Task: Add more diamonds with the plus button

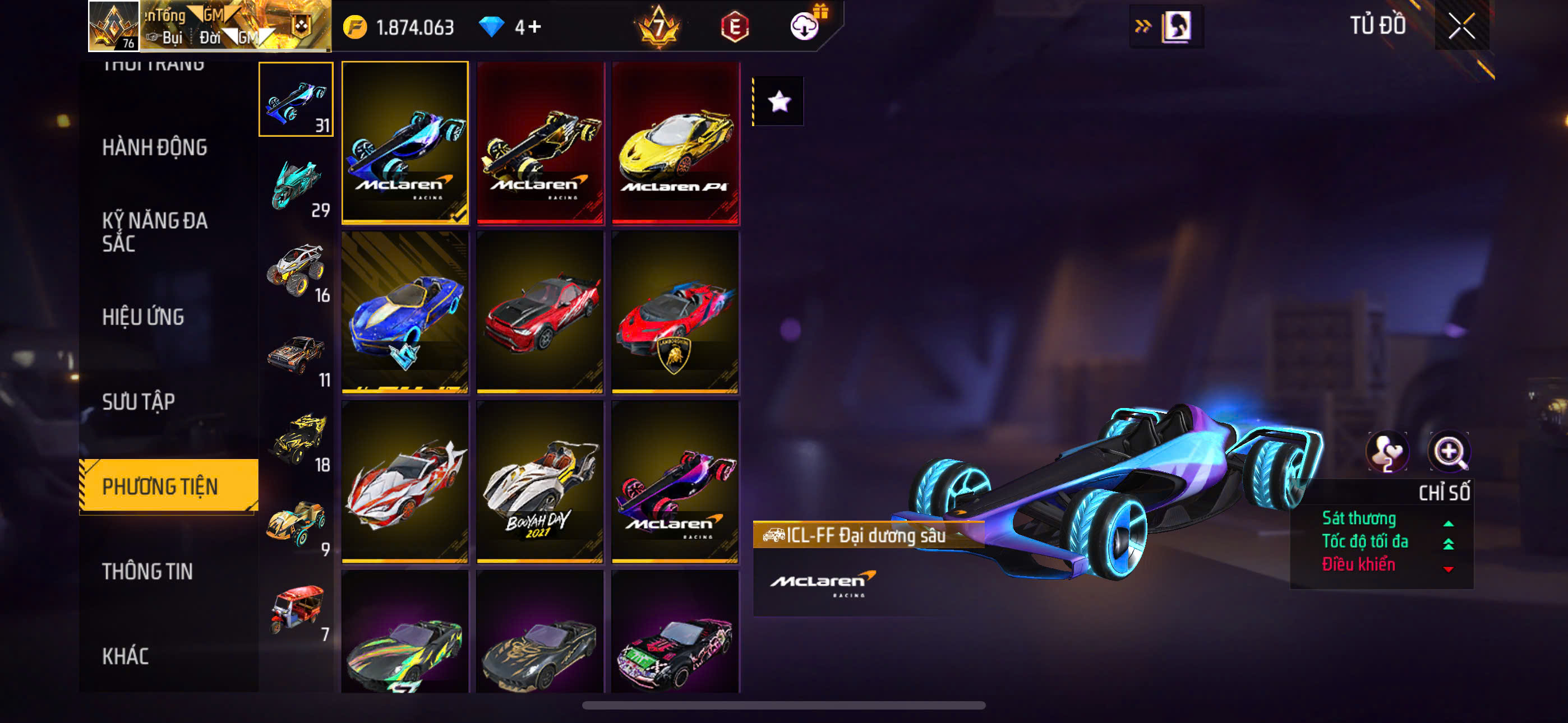Action: click(534, 27)
